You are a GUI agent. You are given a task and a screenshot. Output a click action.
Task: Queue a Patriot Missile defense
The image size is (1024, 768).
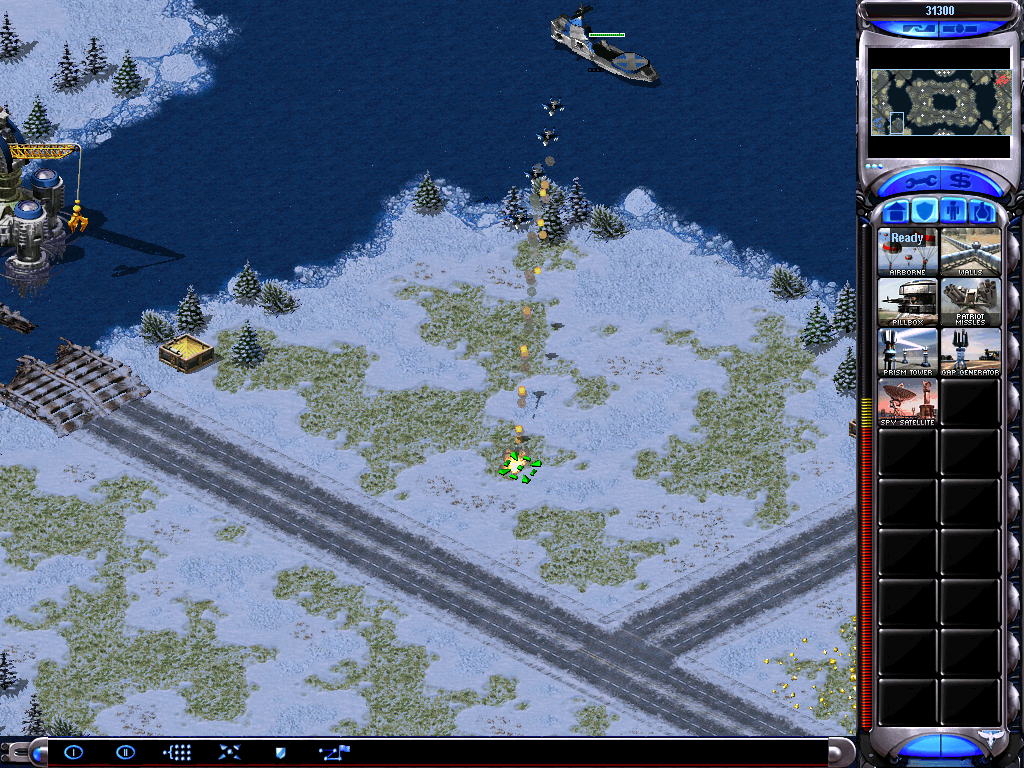[970, 302]
